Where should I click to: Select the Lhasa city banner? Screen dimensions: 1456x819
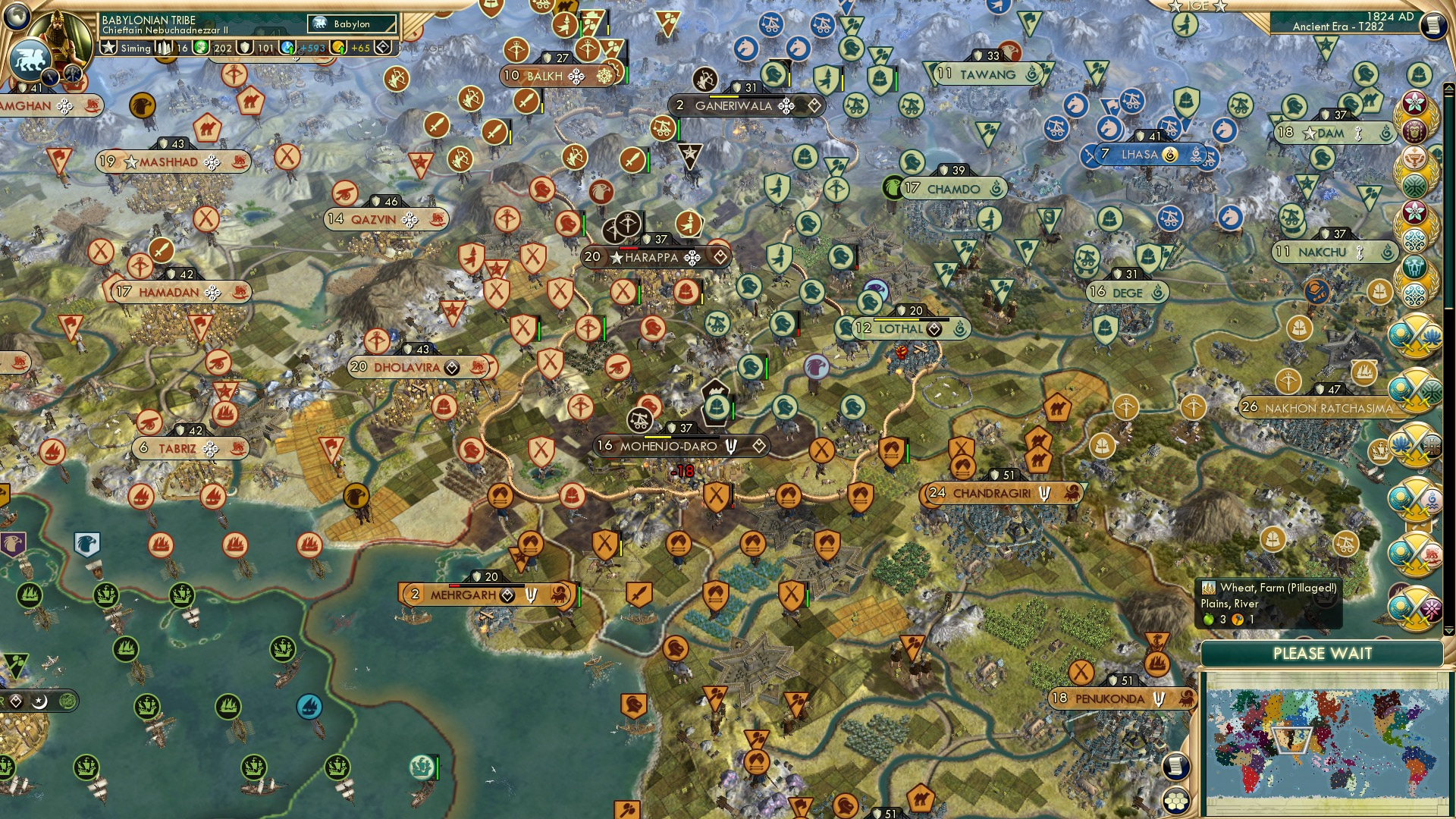pyautogui.click(x=1139, y=155)
